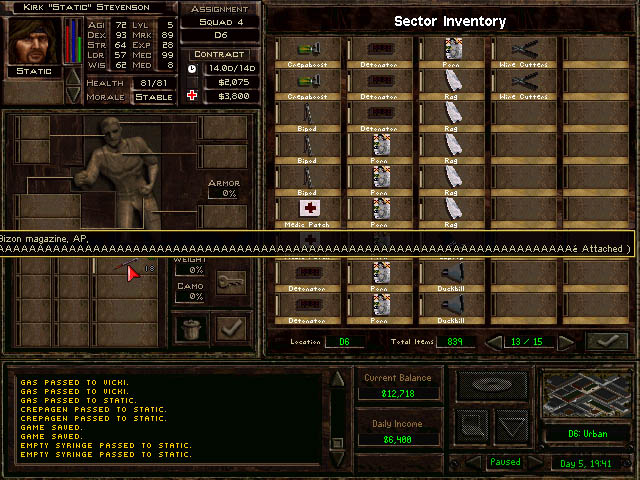Select next merc with the down arrow
Screen dimensions: 640x480
tap(73, 93)
